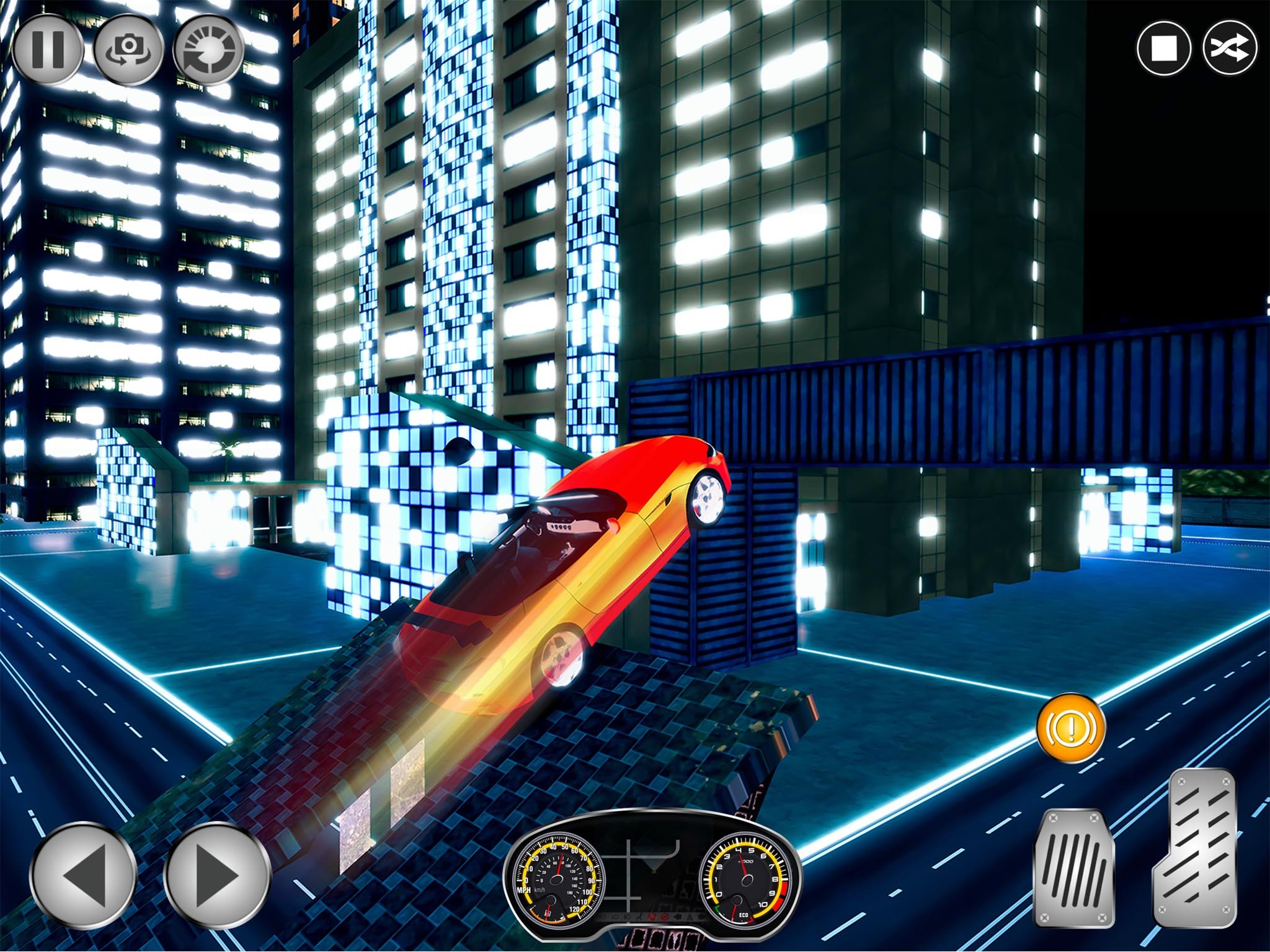Steer left with the left arrow
The image size is (1270, 952).
tap(84, 876)
